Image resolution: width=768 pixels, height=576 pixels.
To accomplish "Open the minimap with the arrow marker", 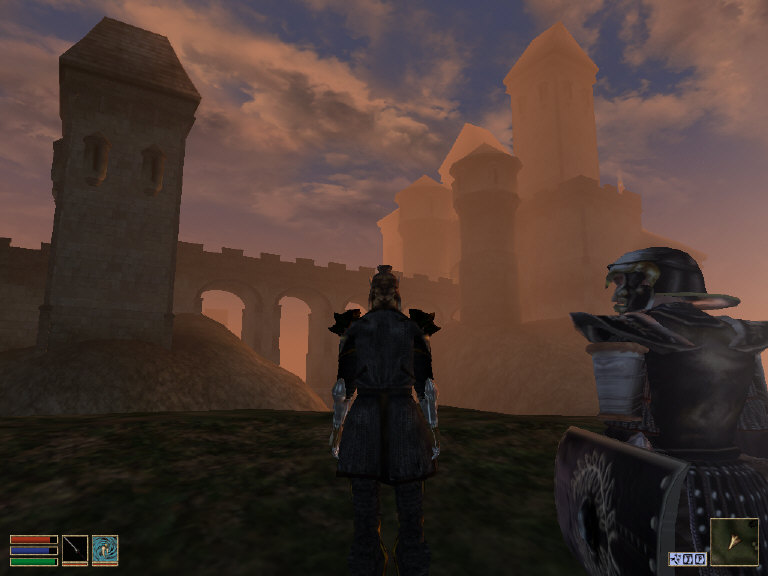I will pyautogui.click(x=734, y=542).
